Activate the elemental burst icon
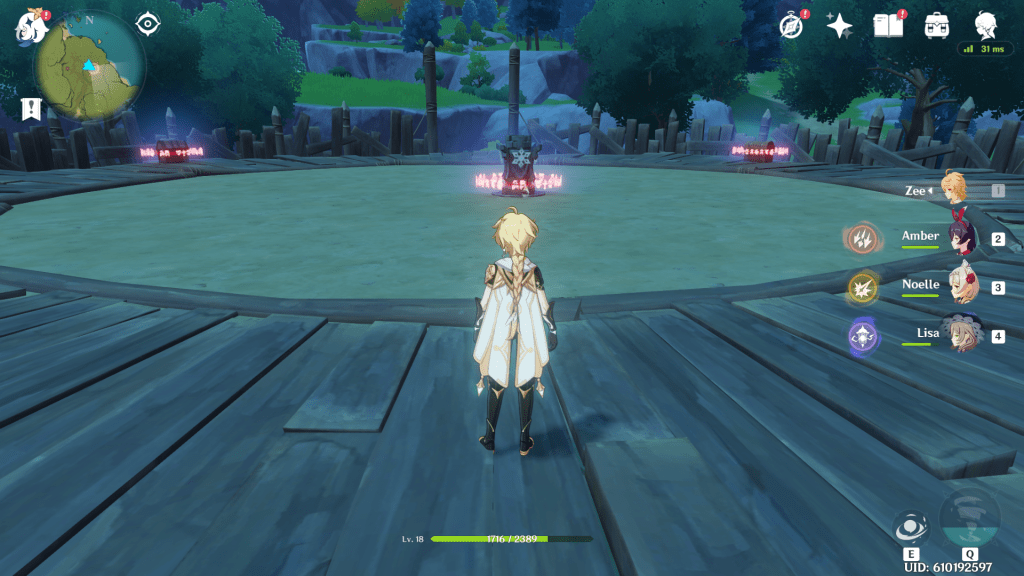This screenshot has height=576, width=1024. (x=969, y=520)
